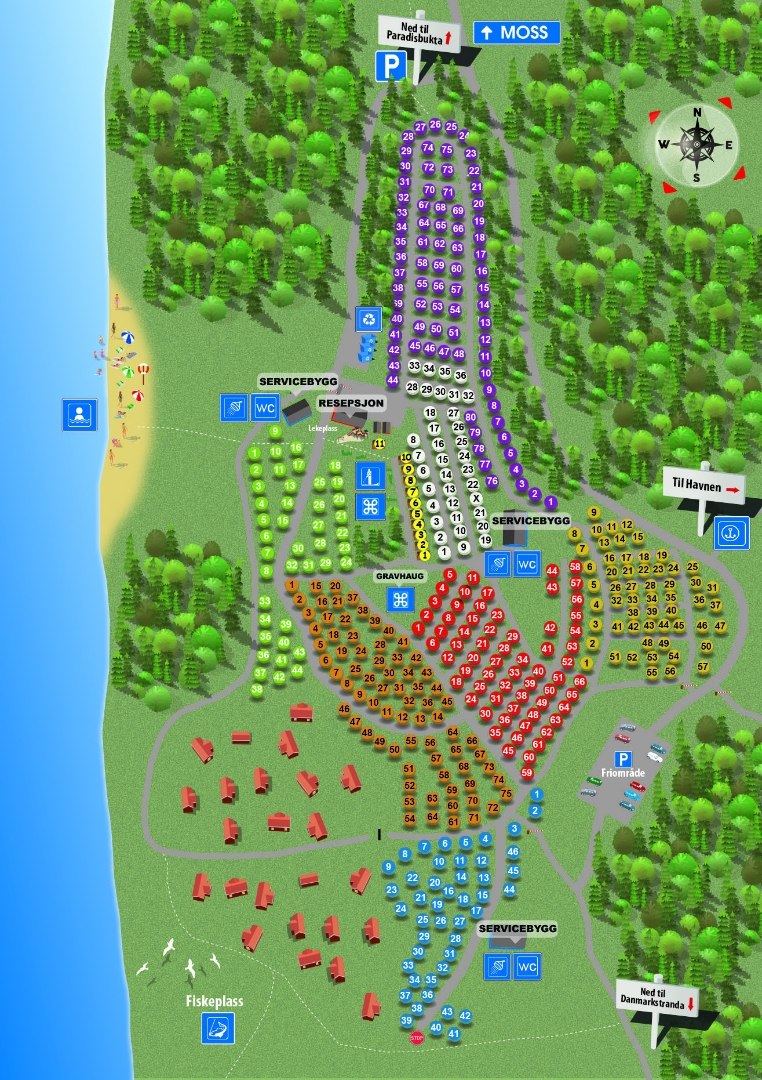Click the Fiskeplass fishing icon
762x1080 pixels.
pyautogui.click(x=217, y=1026)
